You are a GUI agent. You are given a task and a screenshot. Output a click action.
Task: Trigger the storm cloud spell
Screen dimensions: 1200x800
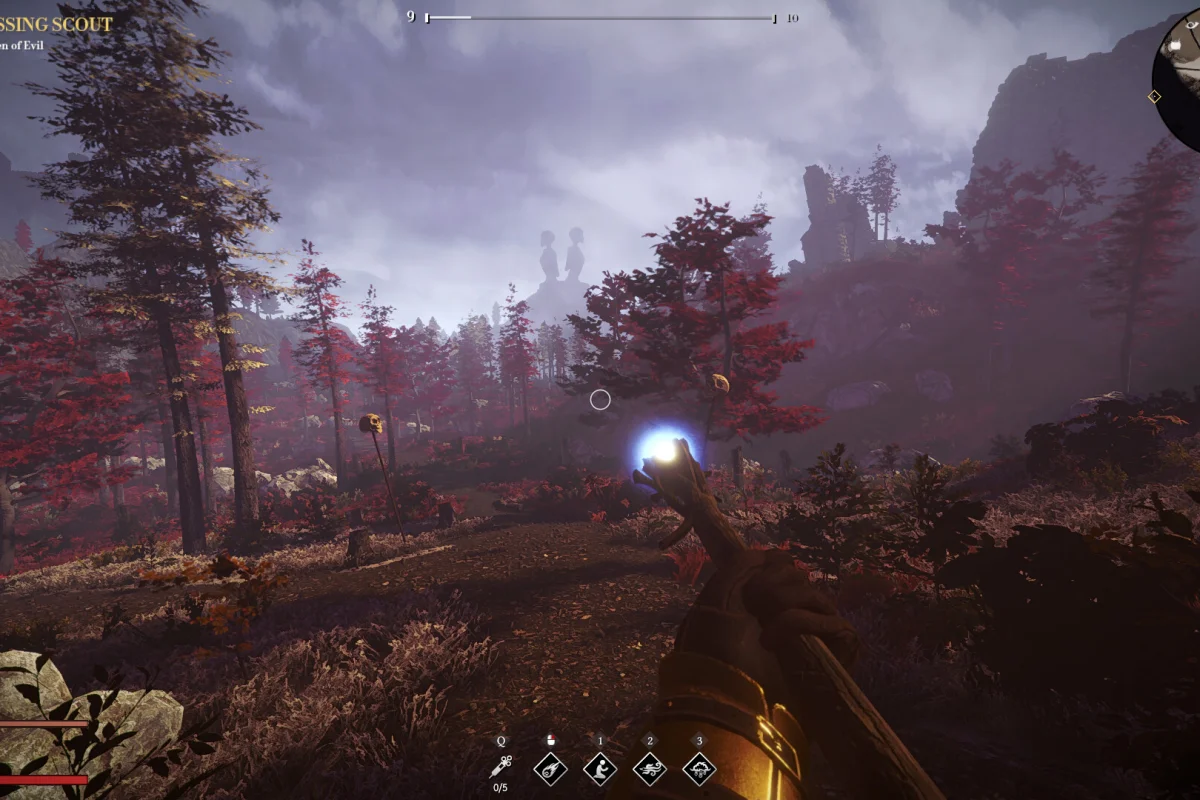699,768
